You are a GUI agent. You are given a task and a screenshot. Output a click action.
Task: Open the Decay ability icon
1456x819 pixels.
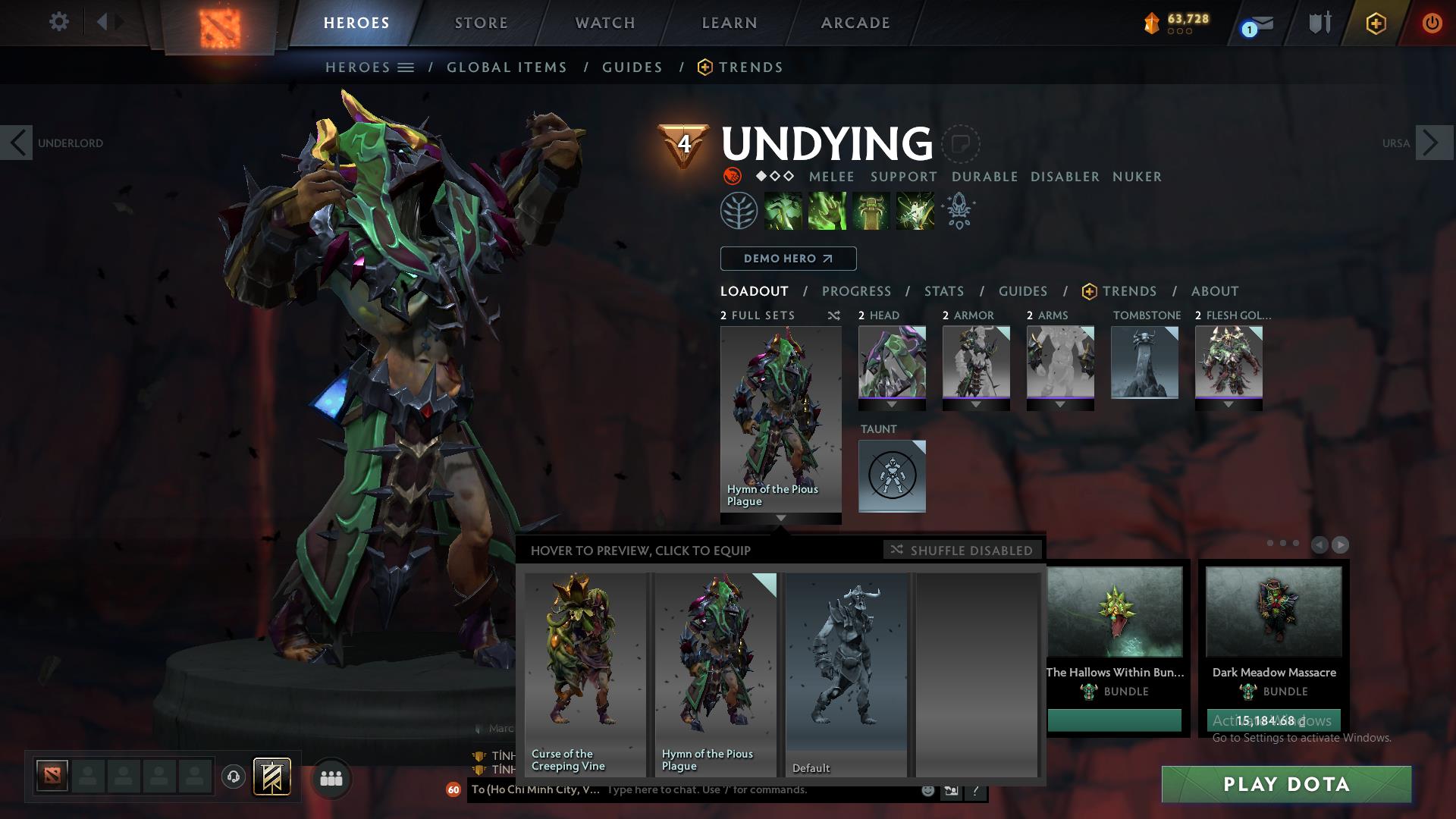[783, 211]
